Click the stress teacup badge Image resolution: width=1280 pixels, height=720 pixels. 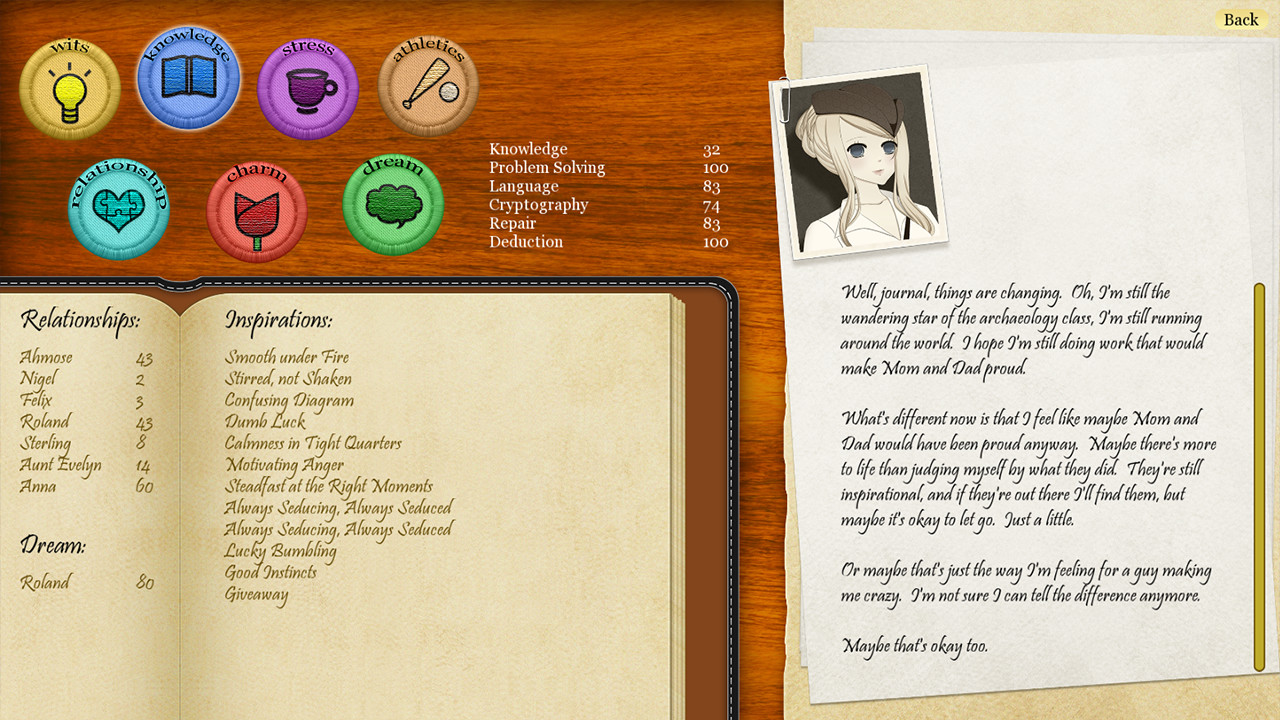[308, 88]
